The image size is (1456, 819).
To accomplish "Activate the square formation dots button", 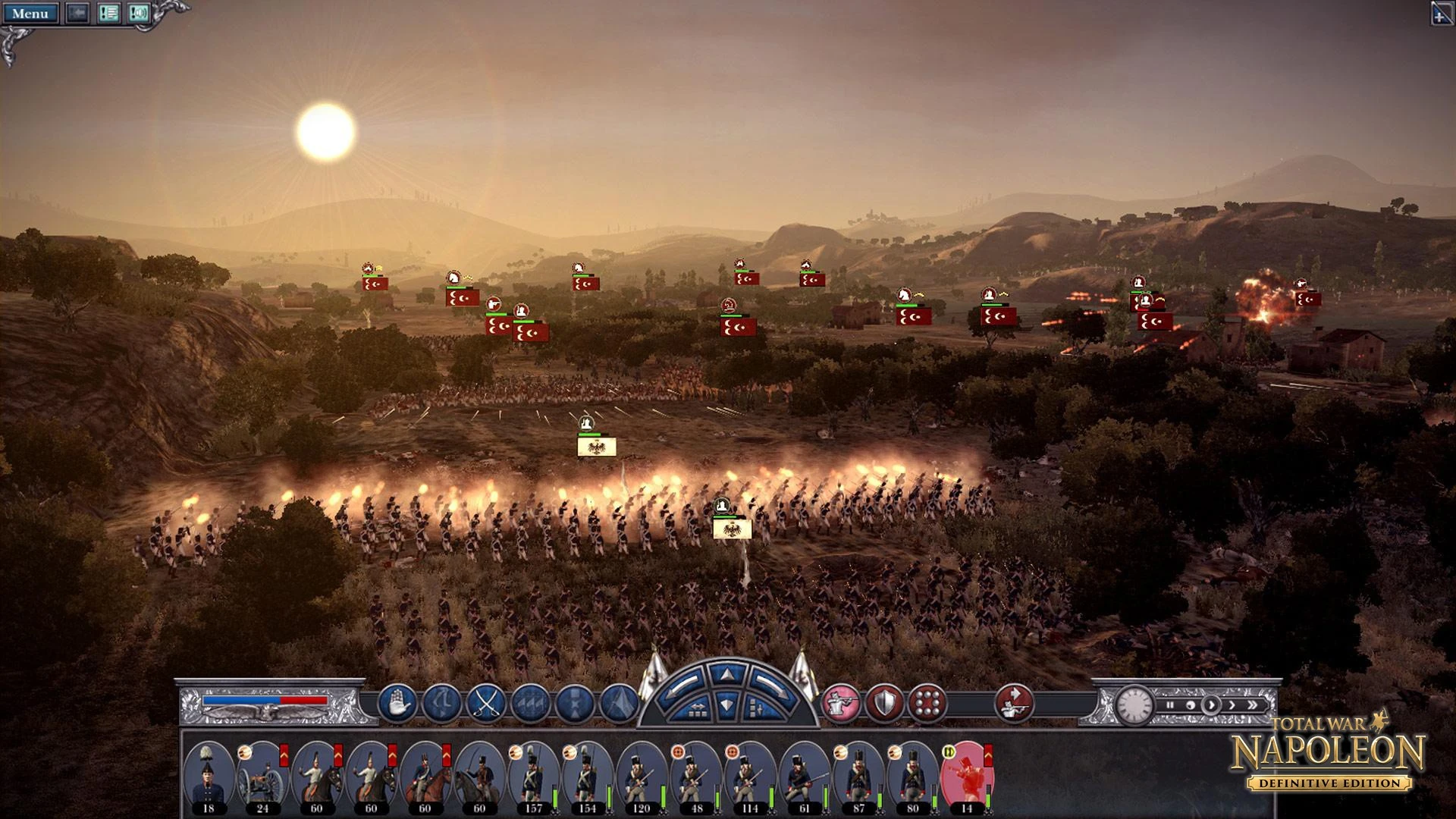I will coord(927,702).
